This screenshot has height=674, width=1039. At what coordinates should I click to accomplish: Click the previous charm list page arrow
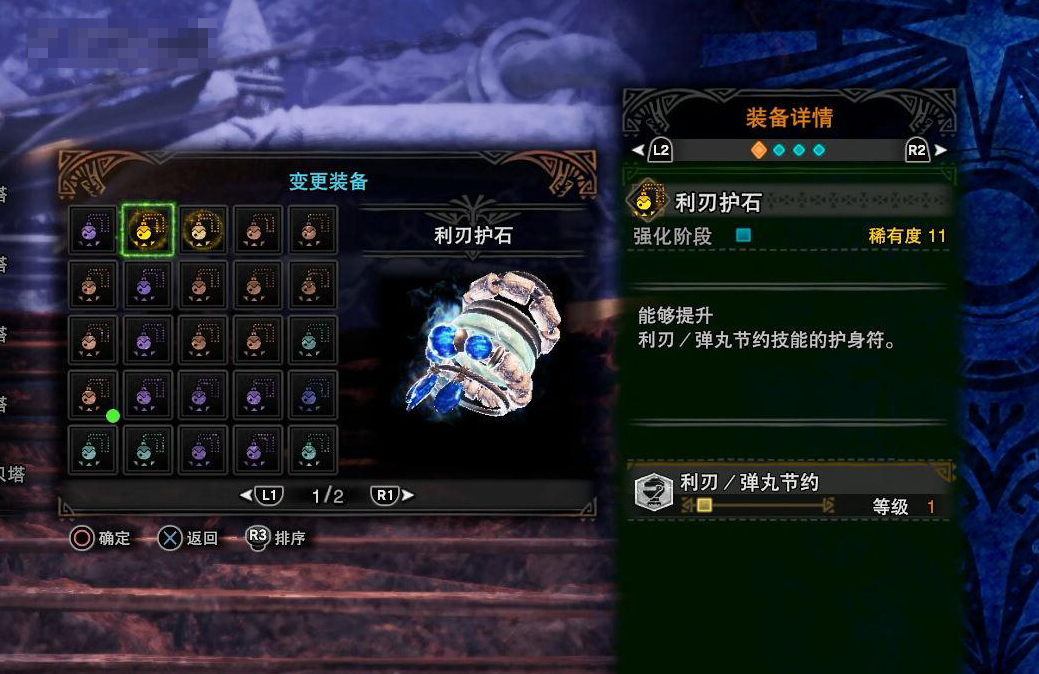point(246,495)
